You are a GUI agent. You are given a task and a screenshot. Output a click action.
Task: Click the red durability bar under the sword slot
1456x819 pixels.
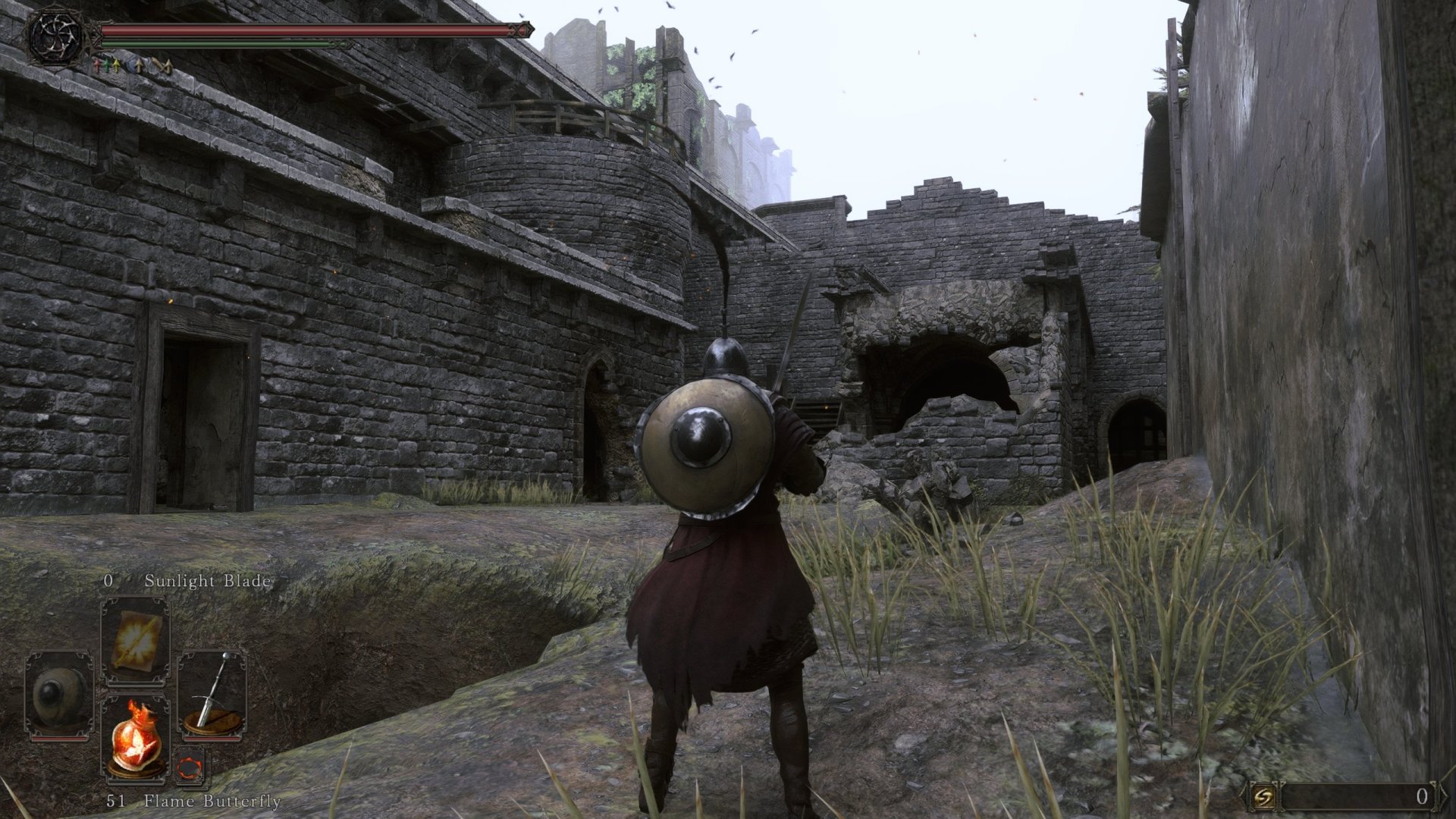coord(213,739)
